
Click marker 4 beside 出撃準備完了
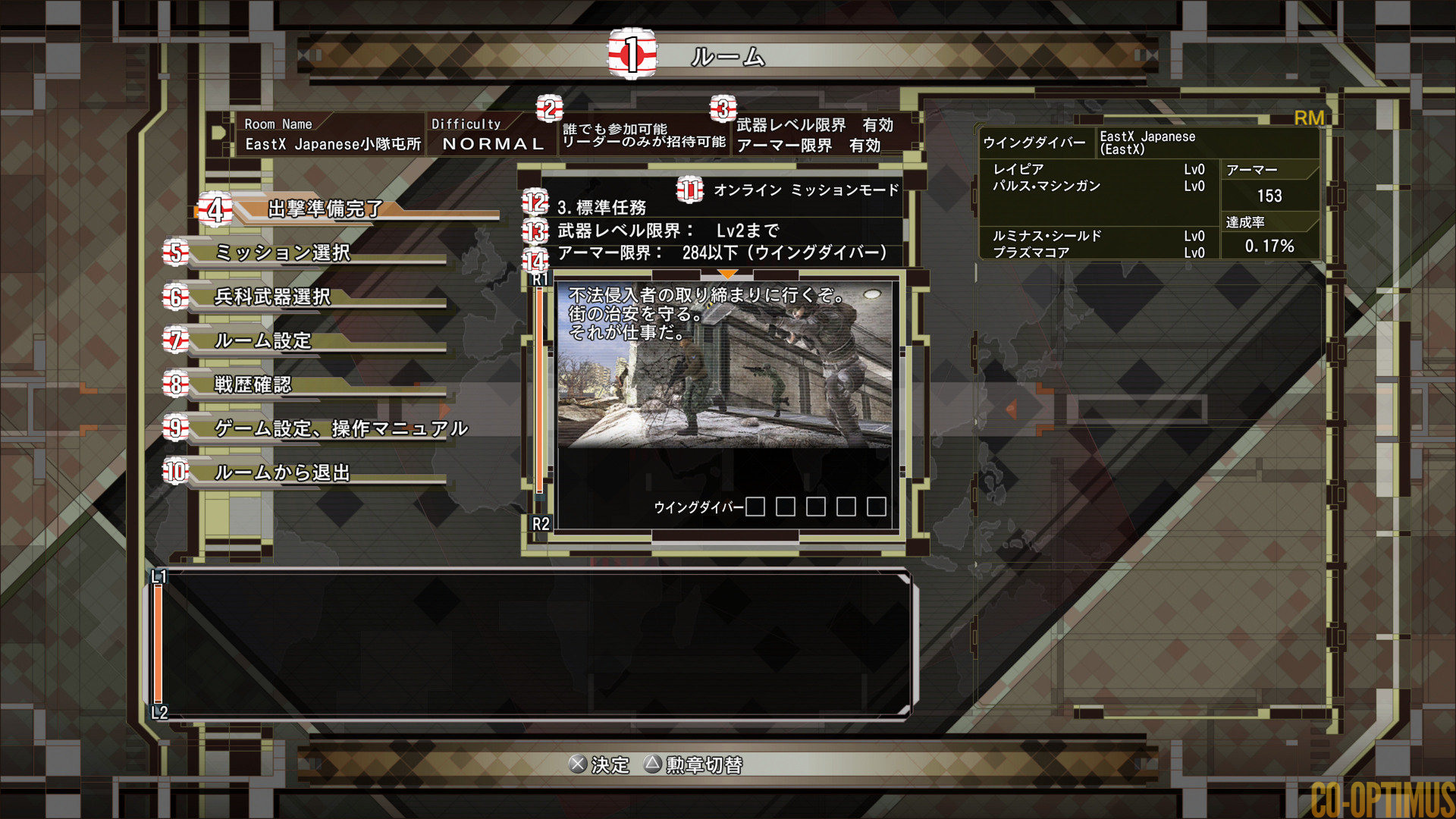tap(217, 210)
